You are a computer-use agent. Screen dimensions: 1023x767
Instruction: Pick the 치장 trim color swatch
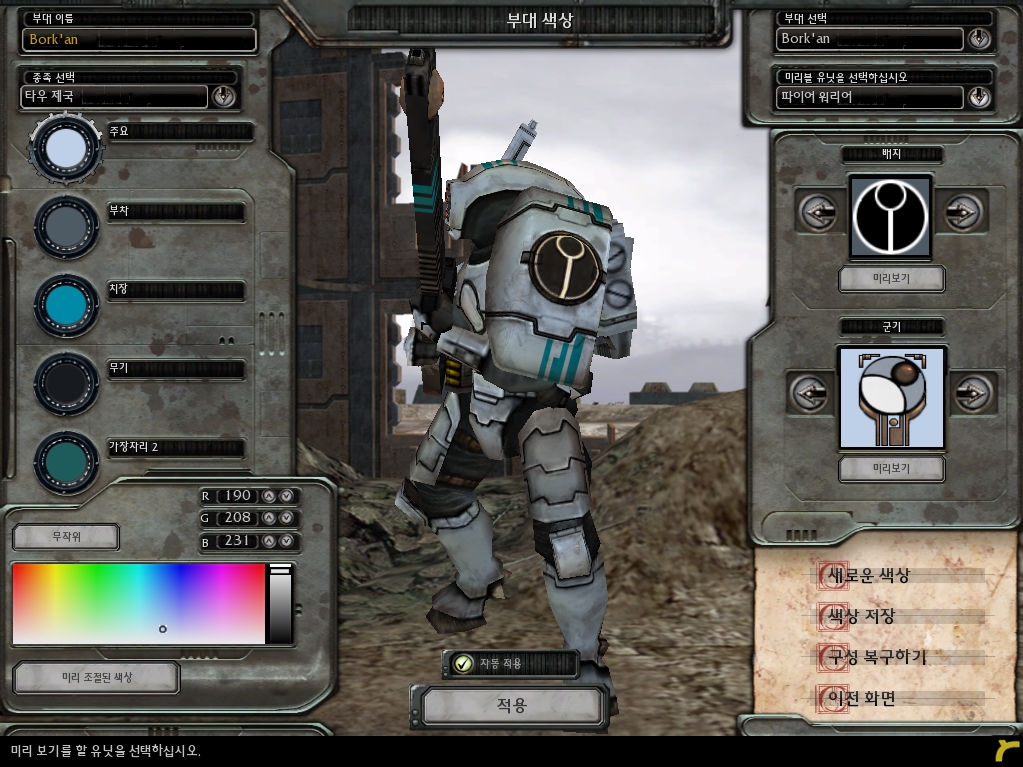click(x=66, y=305)
